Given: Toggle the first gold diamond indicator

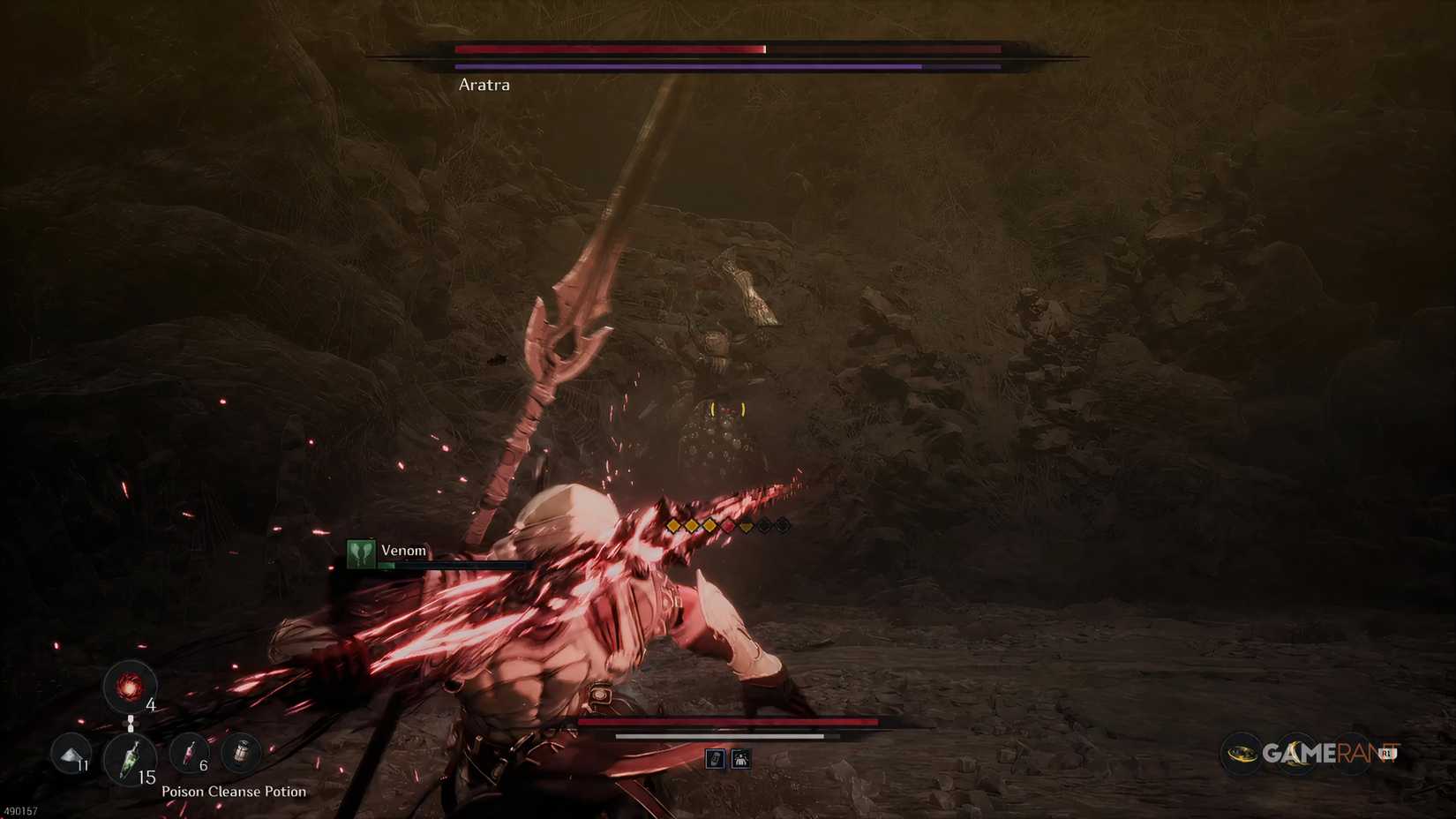Looking at the screenshot, I should (x=673, y=525).
